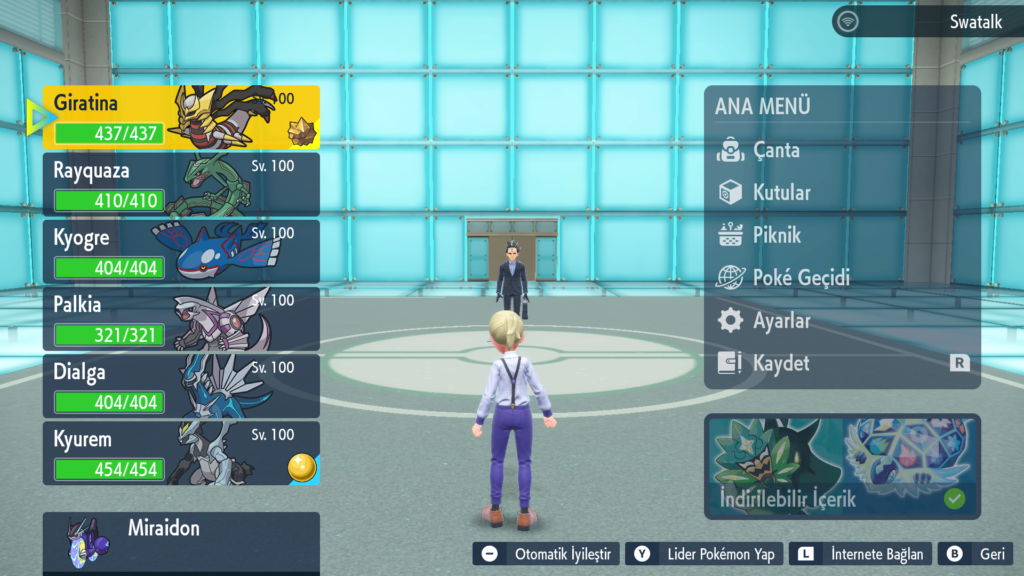Open the Çanta bag menu
This screenshot has width=1024, height=576.
(x=776, y=151)
